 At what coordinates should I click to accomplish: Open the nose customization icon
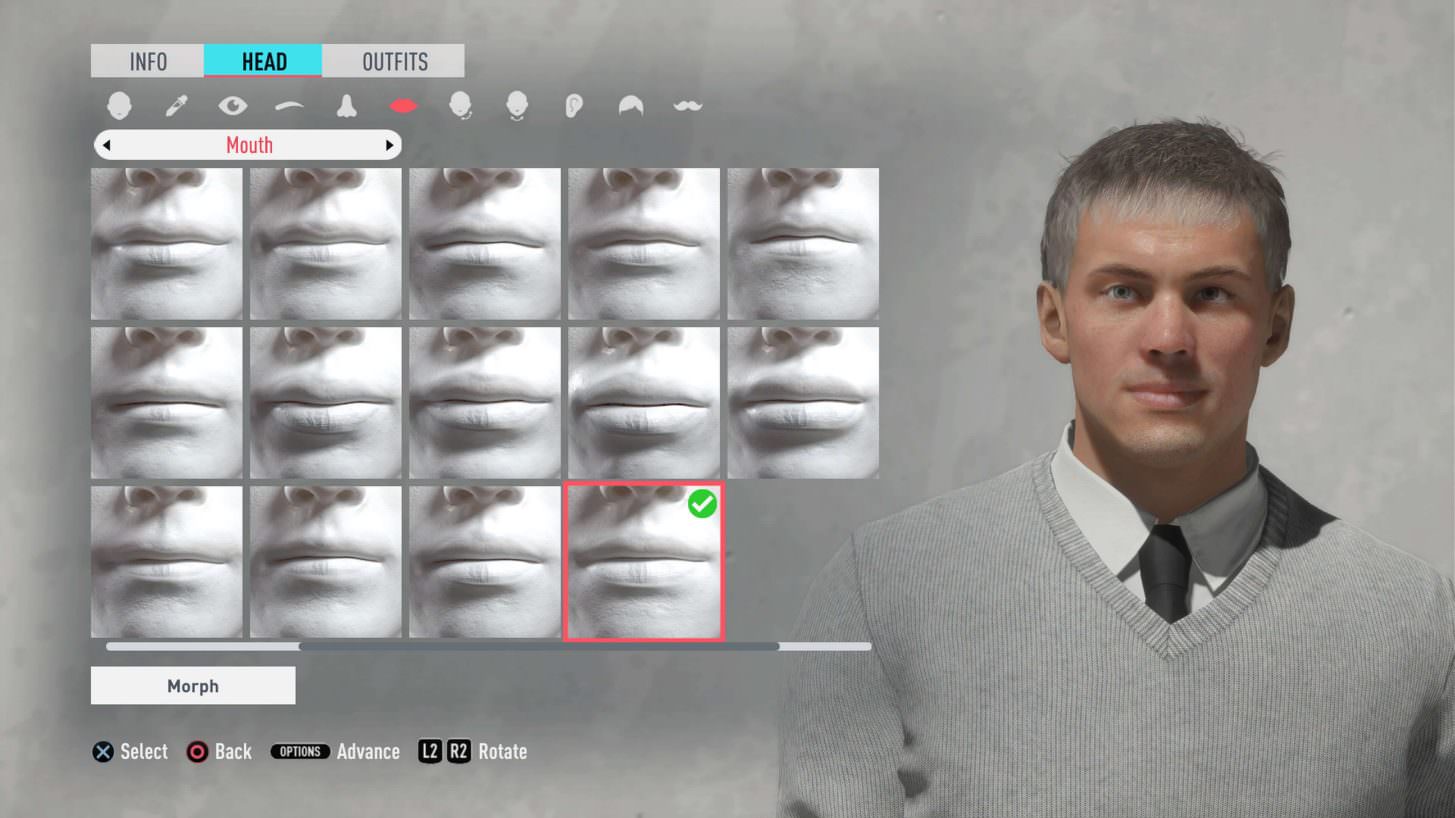tap(346, 103)
